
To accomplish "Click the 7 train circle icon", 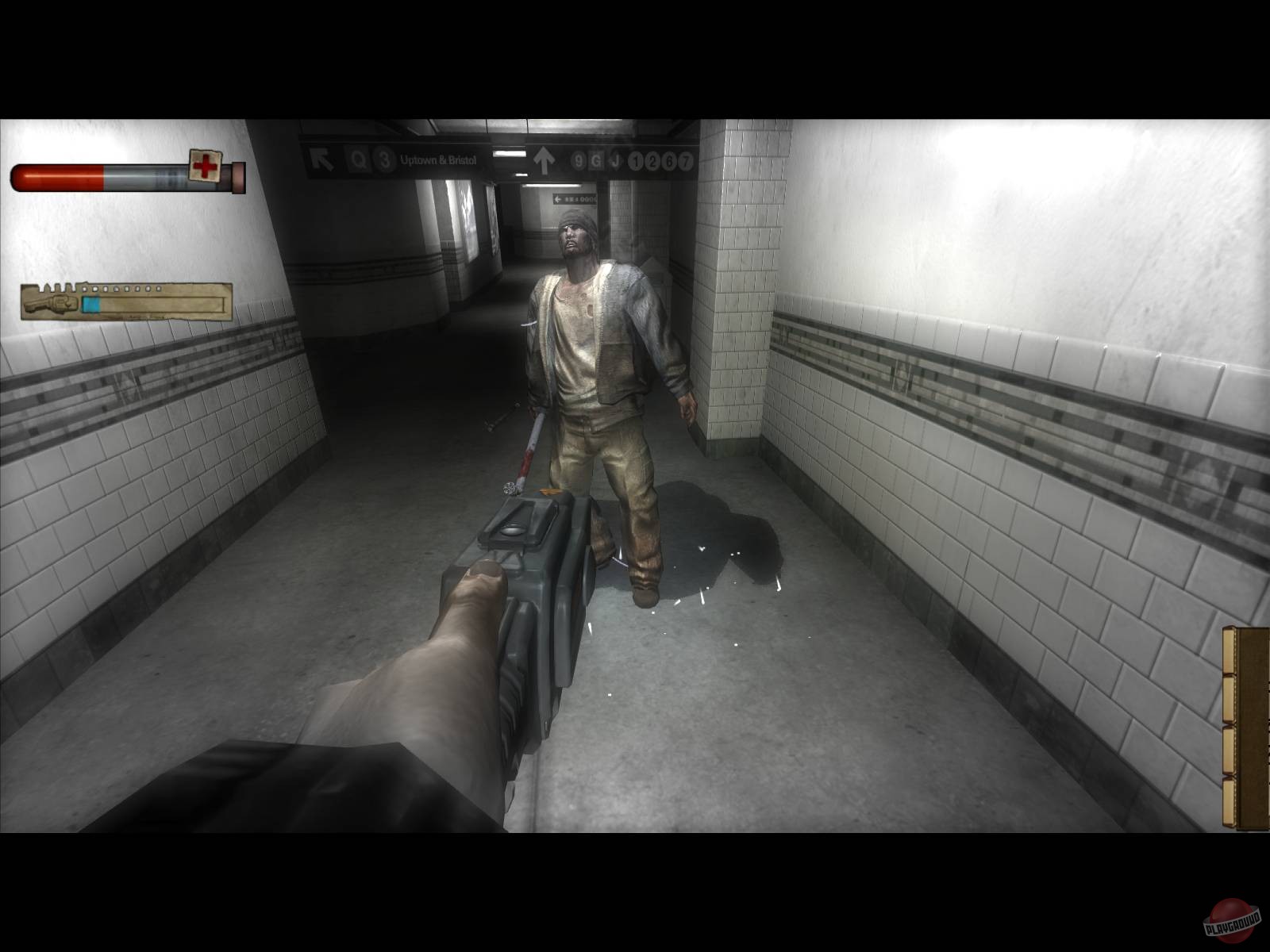I will (687, 159).
